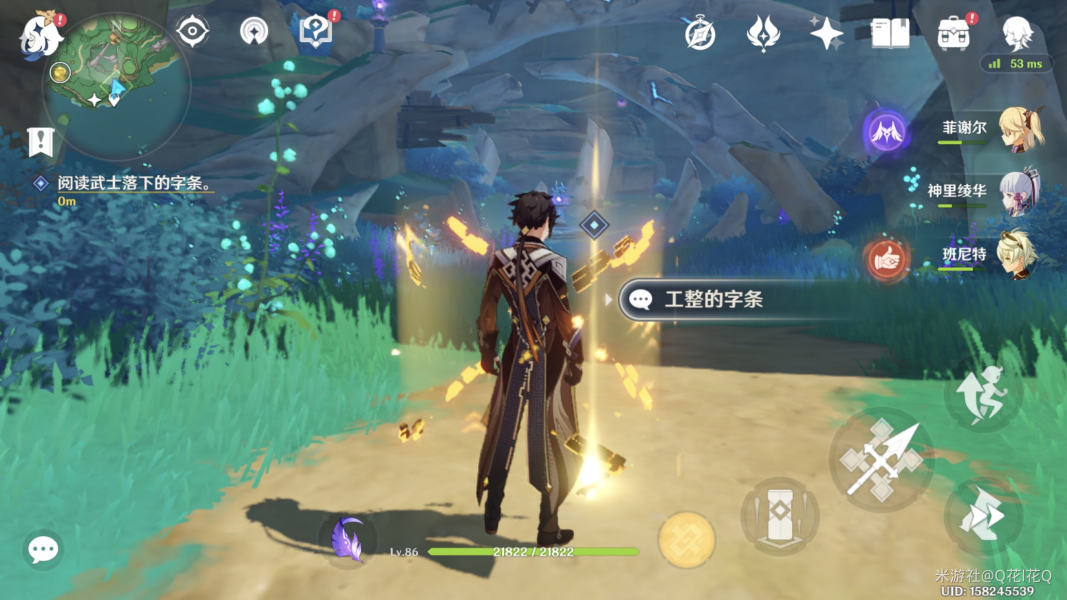This screenshot has height=600, width=1067.
Task: Open the quest navigation target icon
Action: tap(192, 31)
